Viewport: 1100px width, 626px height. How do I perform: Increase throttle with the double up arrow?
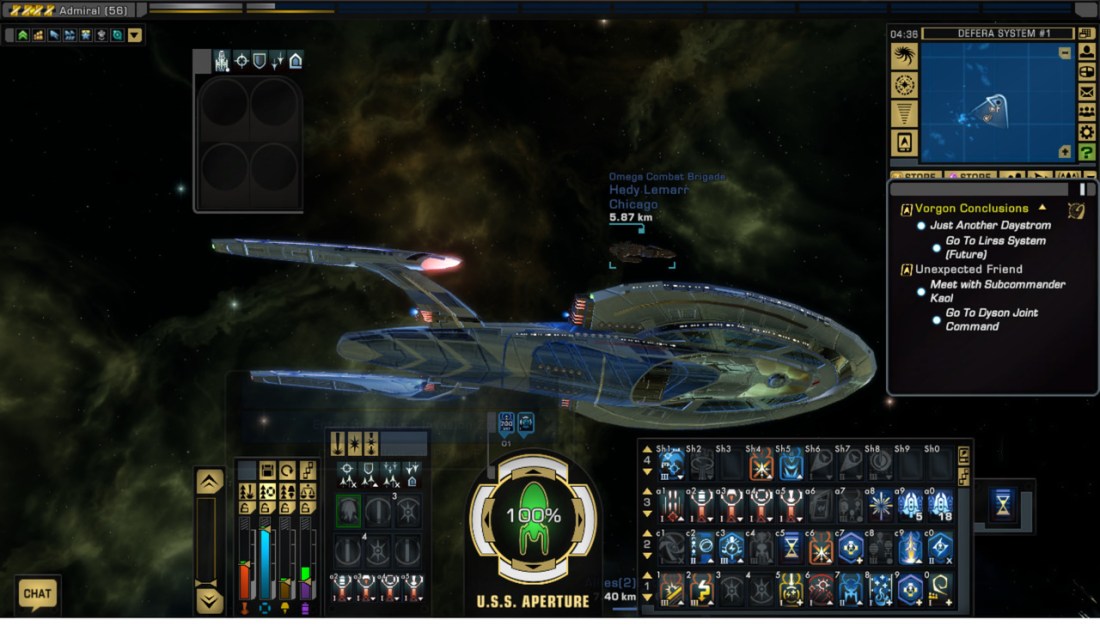coord(209,481)
